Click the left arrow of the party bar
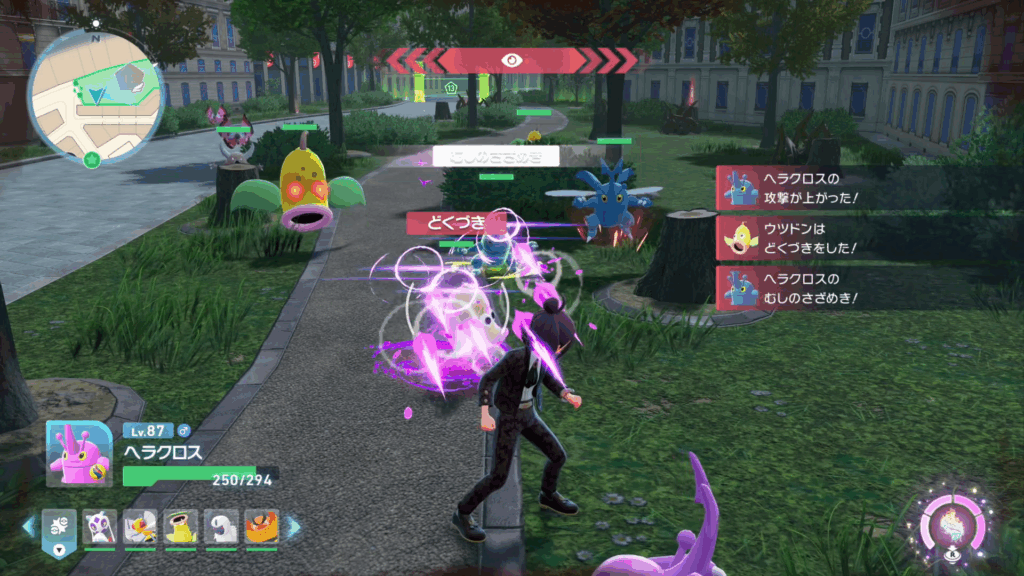 tap(29, 526)
